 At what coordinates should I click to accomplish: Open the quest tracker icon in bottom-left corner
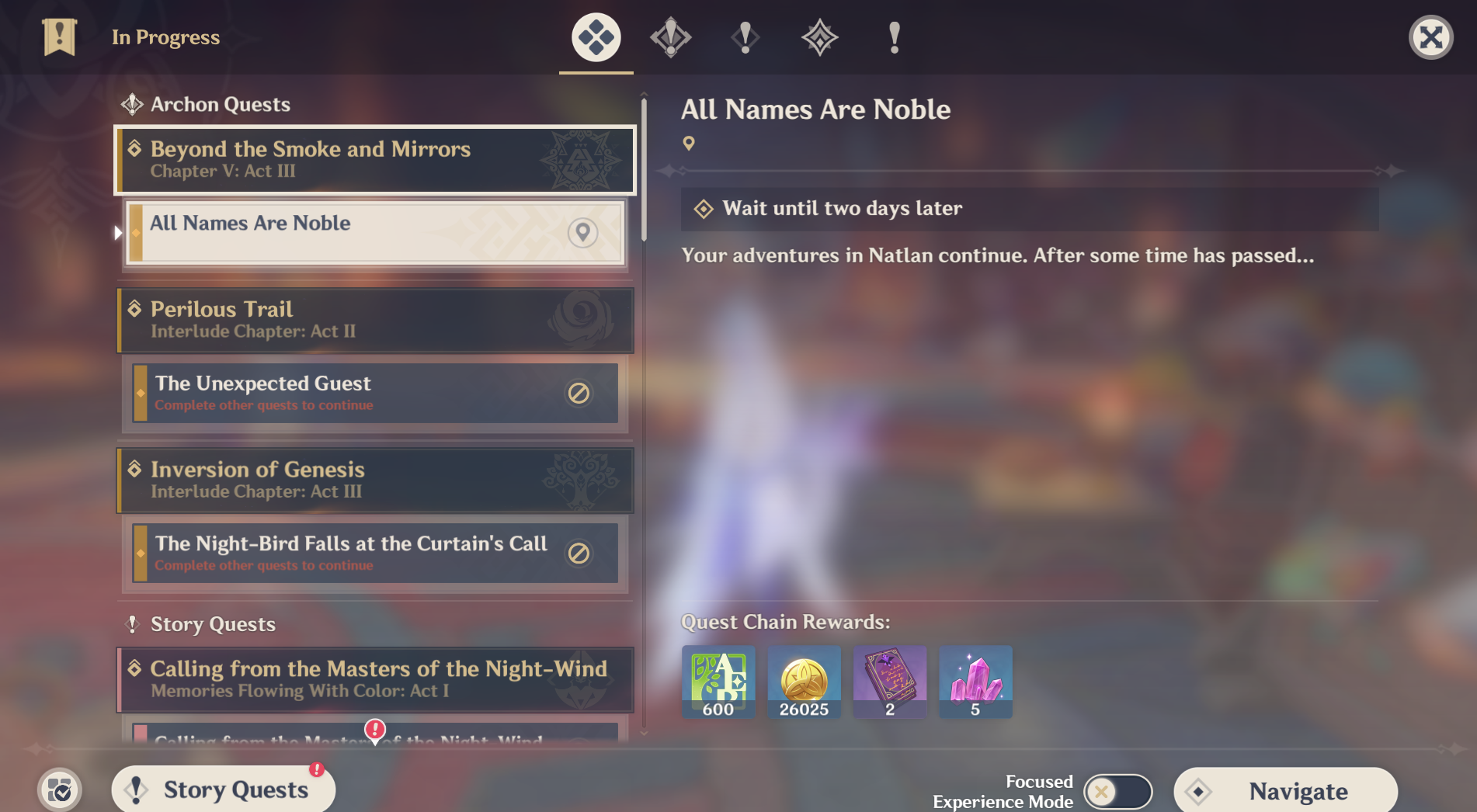[59, 789]
